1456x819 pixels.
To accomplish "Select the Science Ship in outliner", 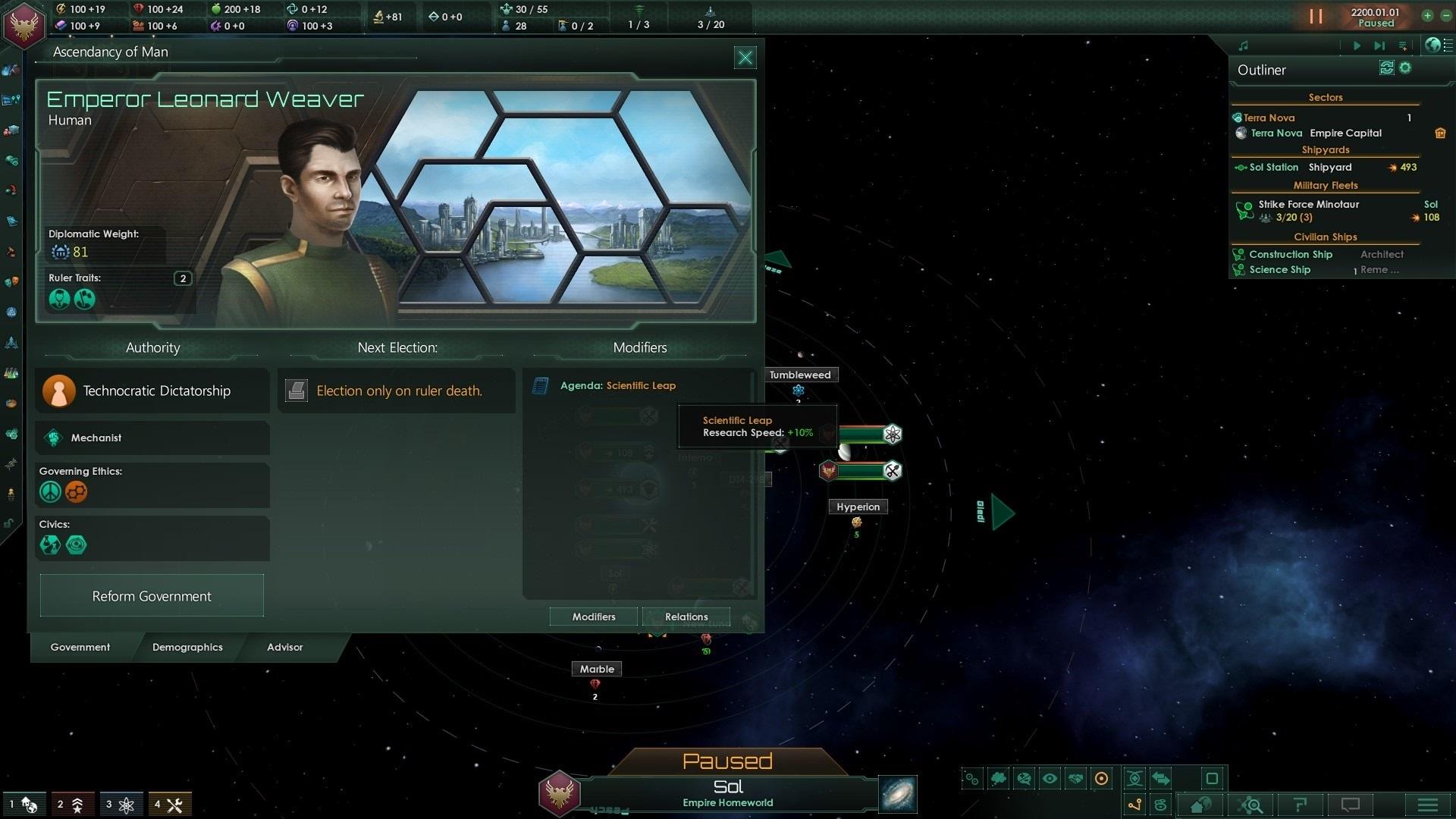I will point(1279,270).
